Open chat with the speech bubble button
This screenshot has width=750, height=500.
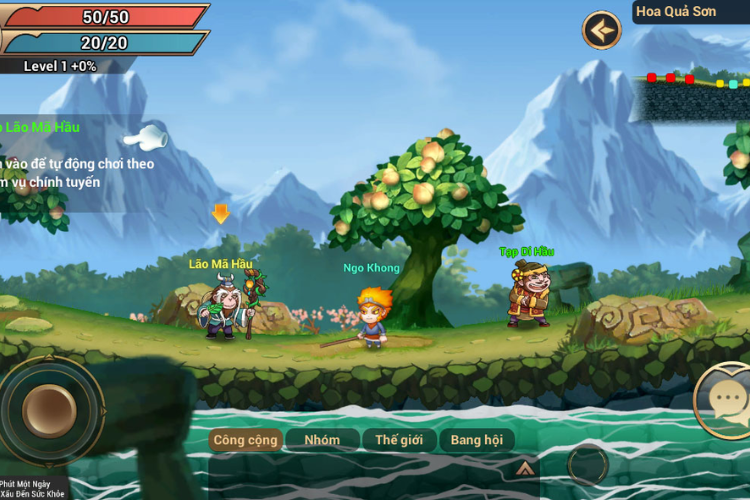coord(726,402)
